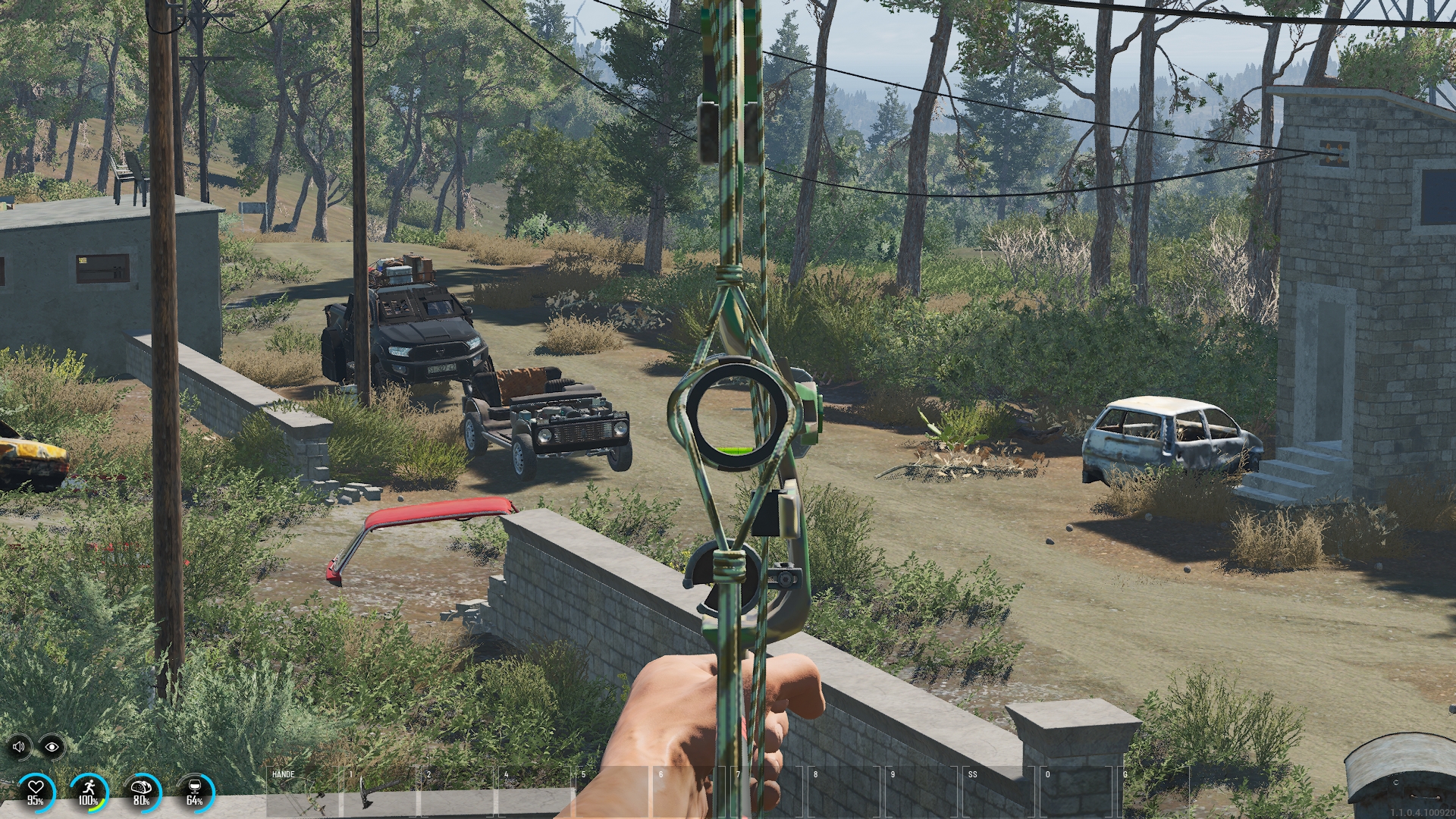
Task: Click the speaker sound icon
Action: (20, 747)
